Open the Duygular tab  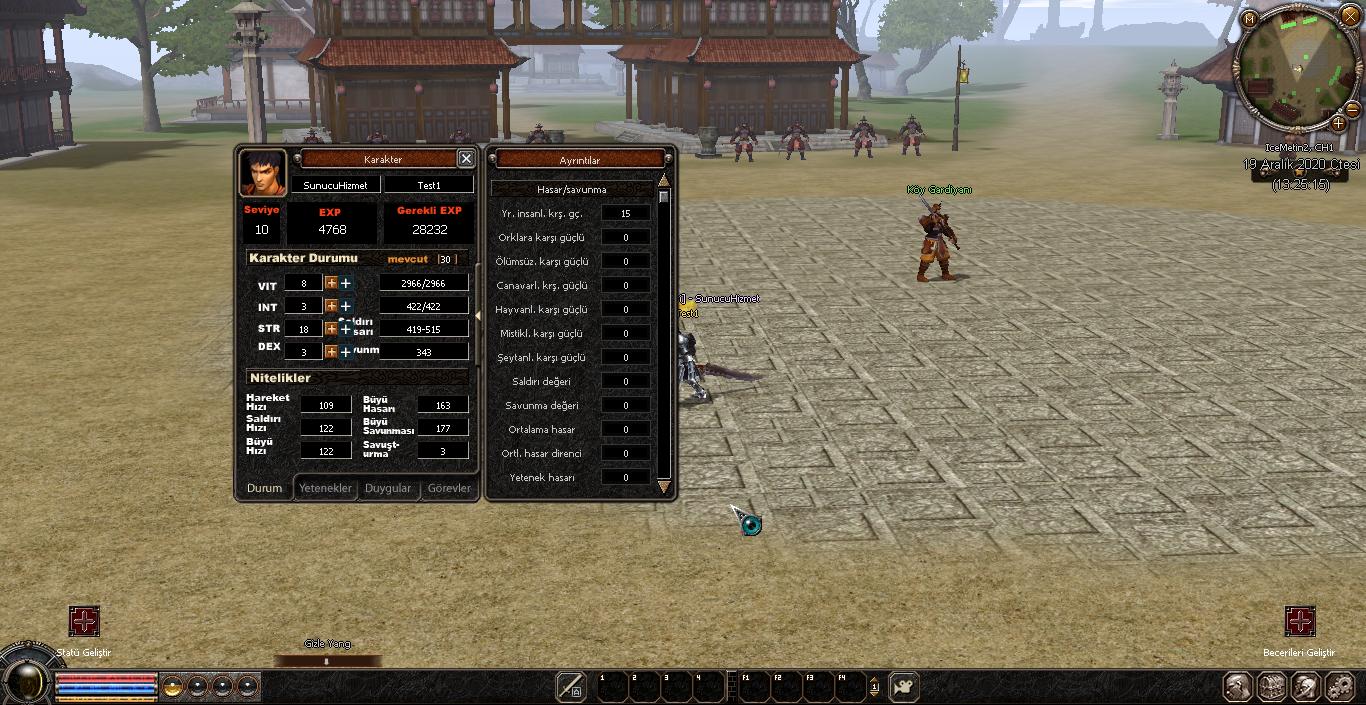pyautogui.click(x=388, y=488)
